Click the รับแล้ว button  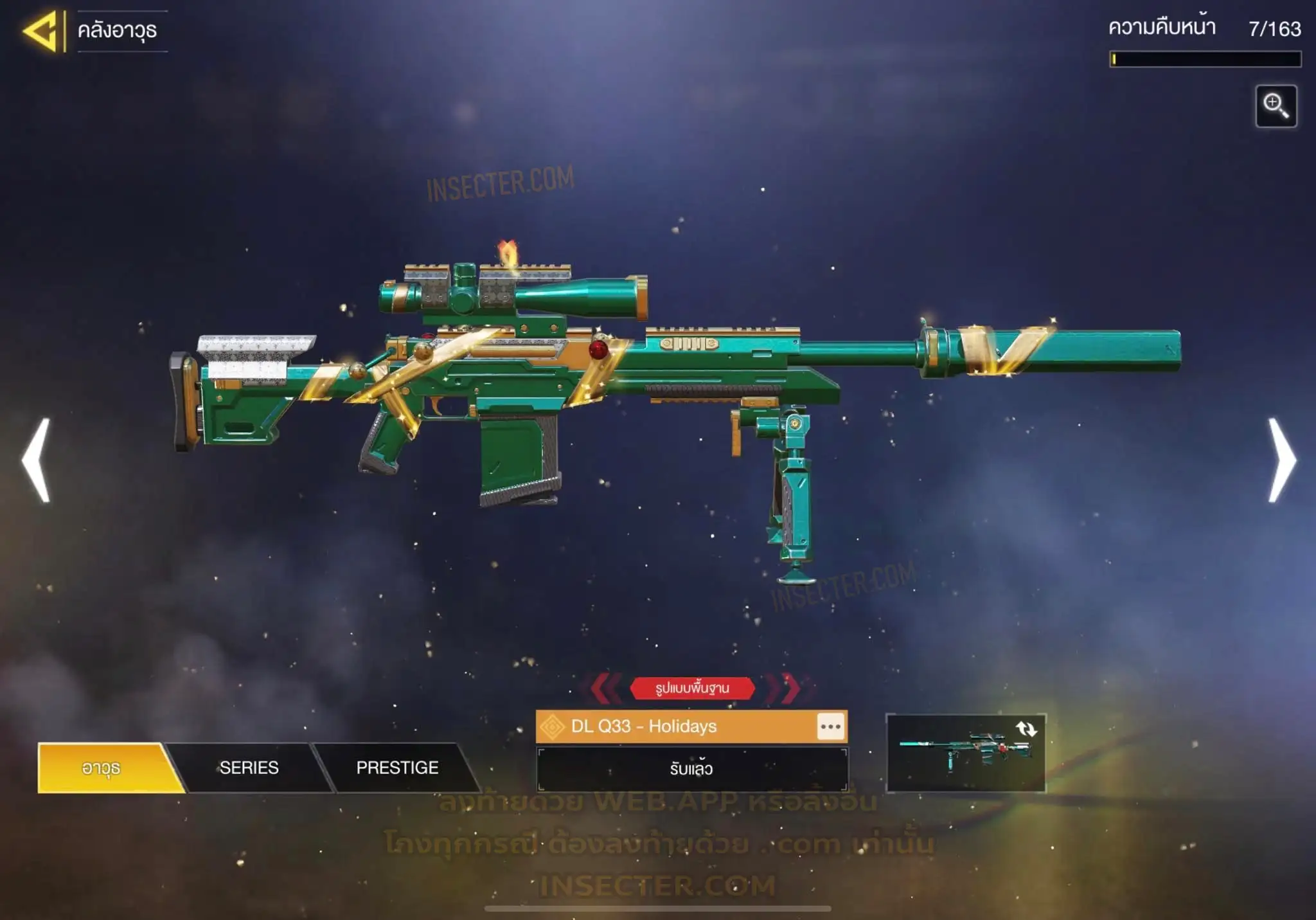tap(691, 769)
